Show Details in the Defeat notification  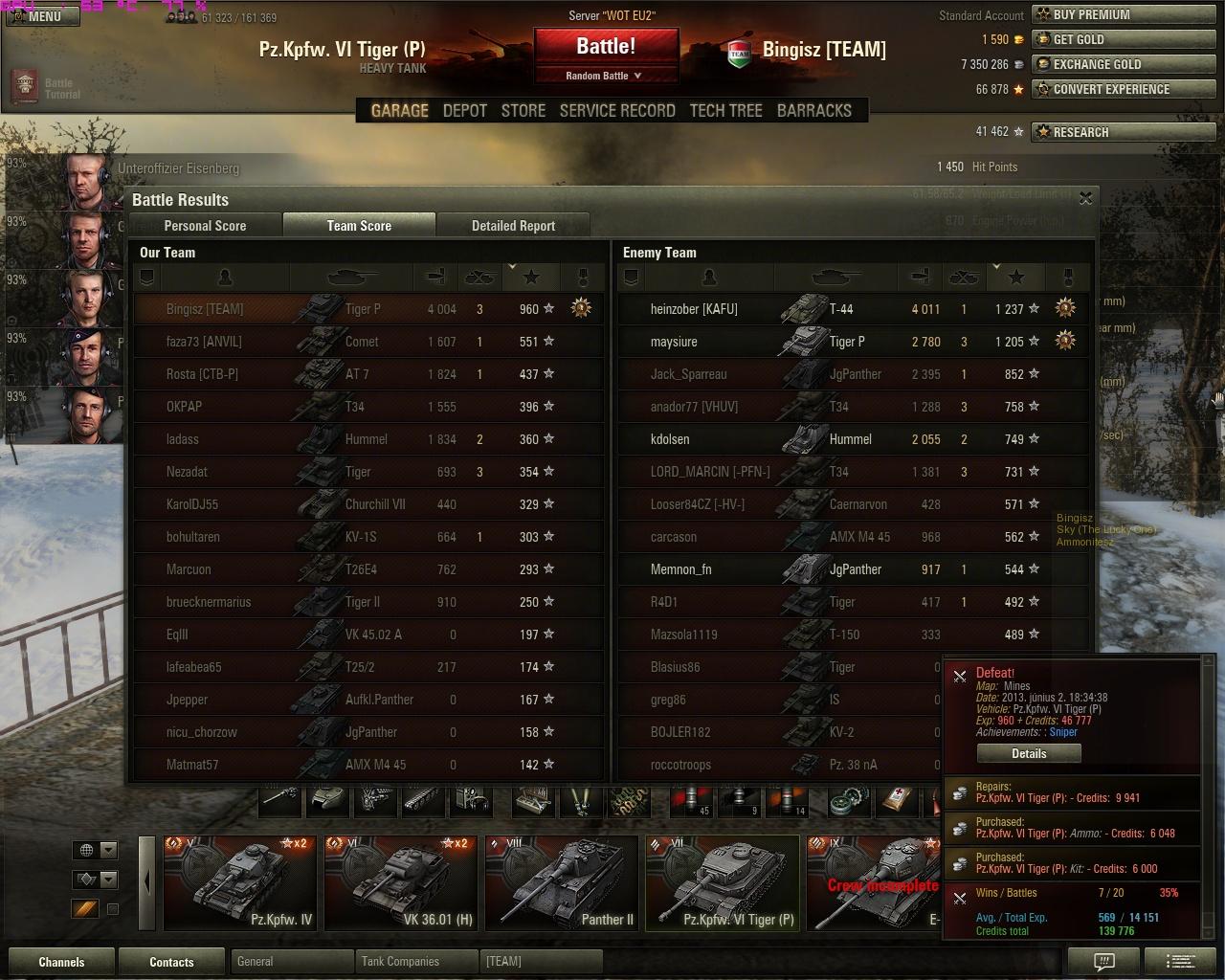[1029, 753]
